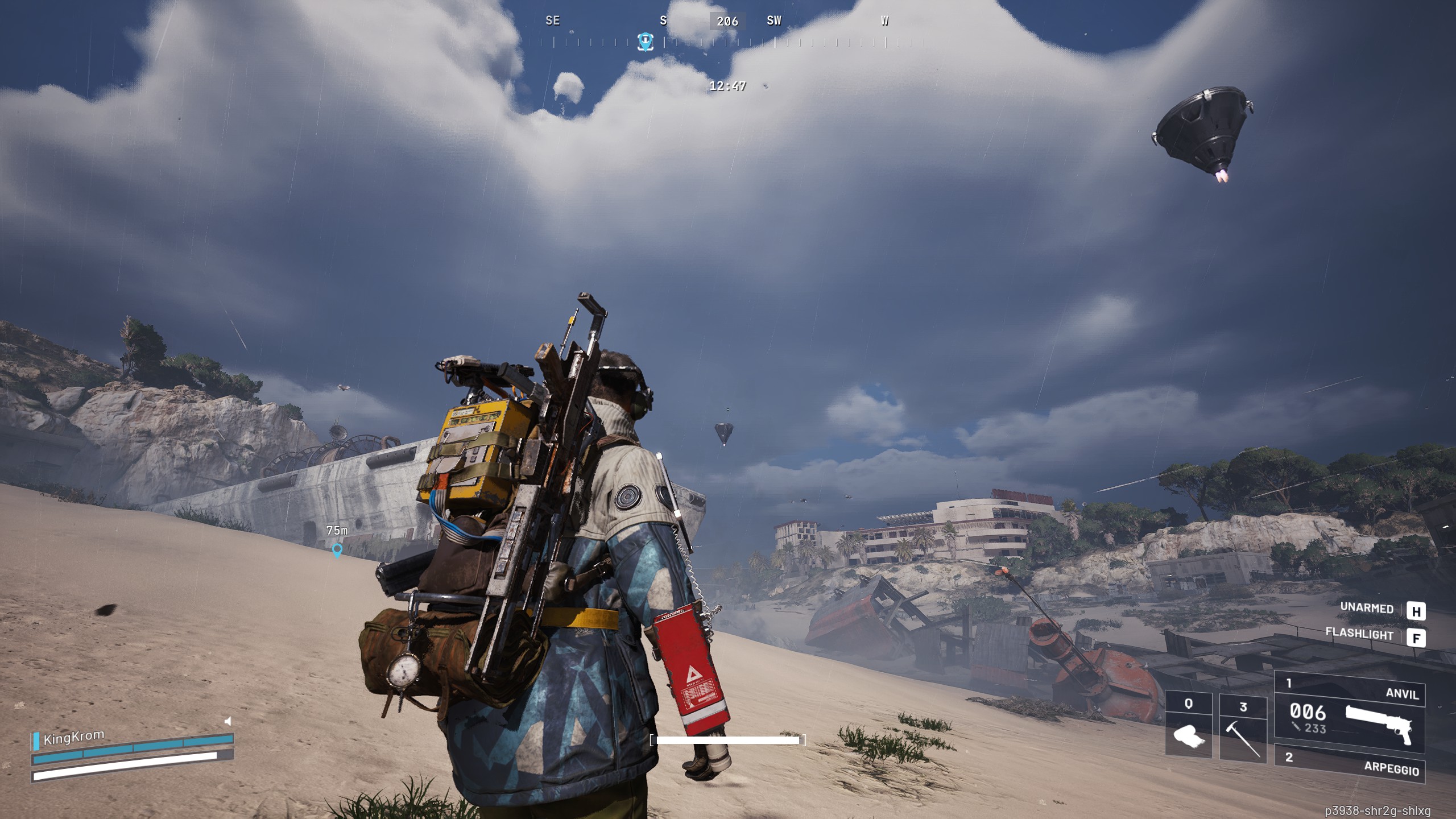1456x819 pixels.
Task: Choose the Unarmed option label
Action: coord(1367,608)
